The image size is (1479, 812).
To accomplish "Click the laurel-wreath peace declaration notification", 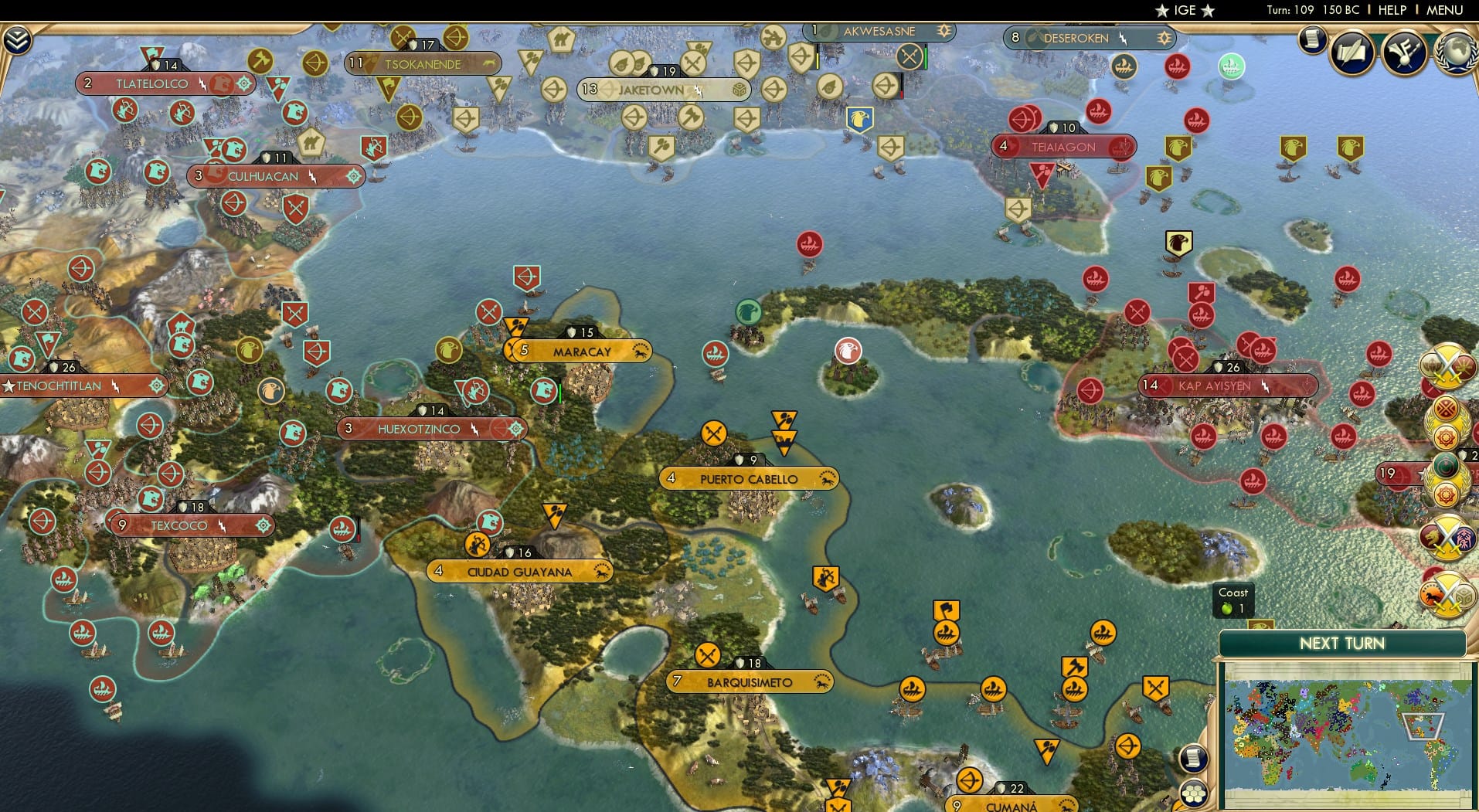I will click(x=1448, y=421).
